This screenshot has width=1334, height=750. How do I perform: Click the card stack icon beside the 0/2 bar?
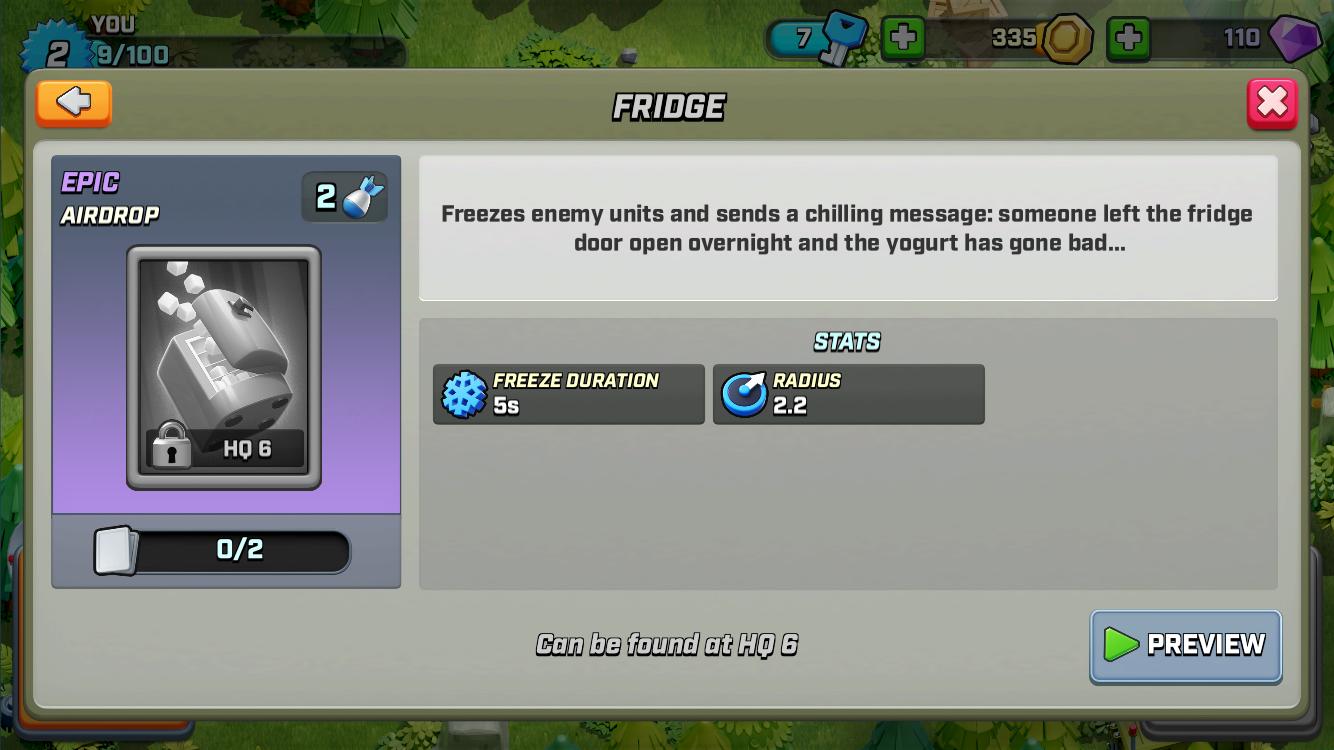(113, 550)
